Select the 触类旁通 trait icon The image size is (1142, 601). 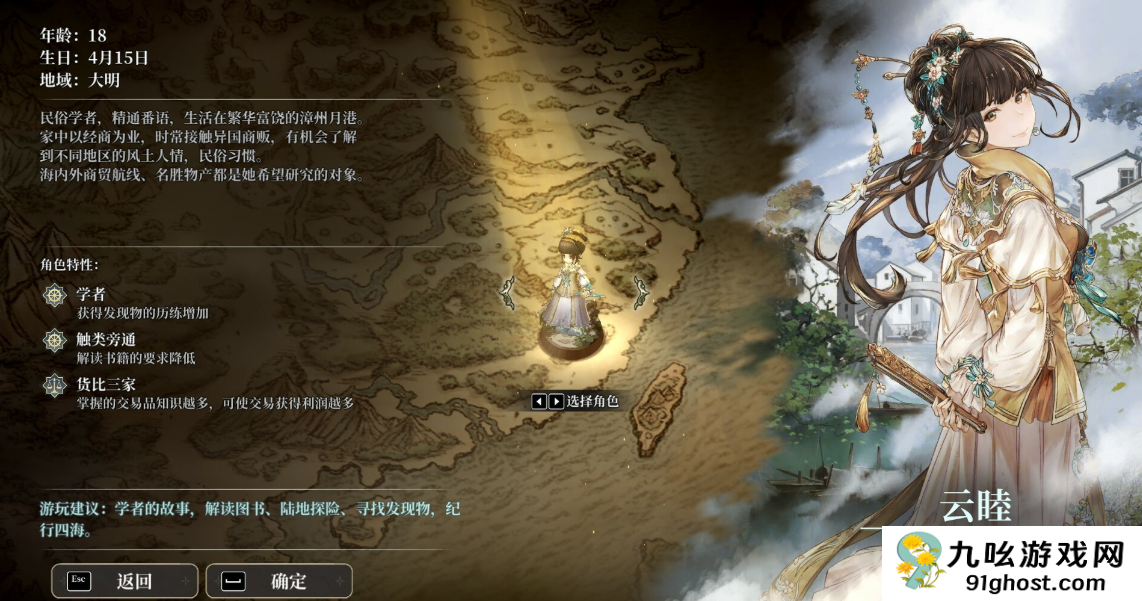coord(54,340)
